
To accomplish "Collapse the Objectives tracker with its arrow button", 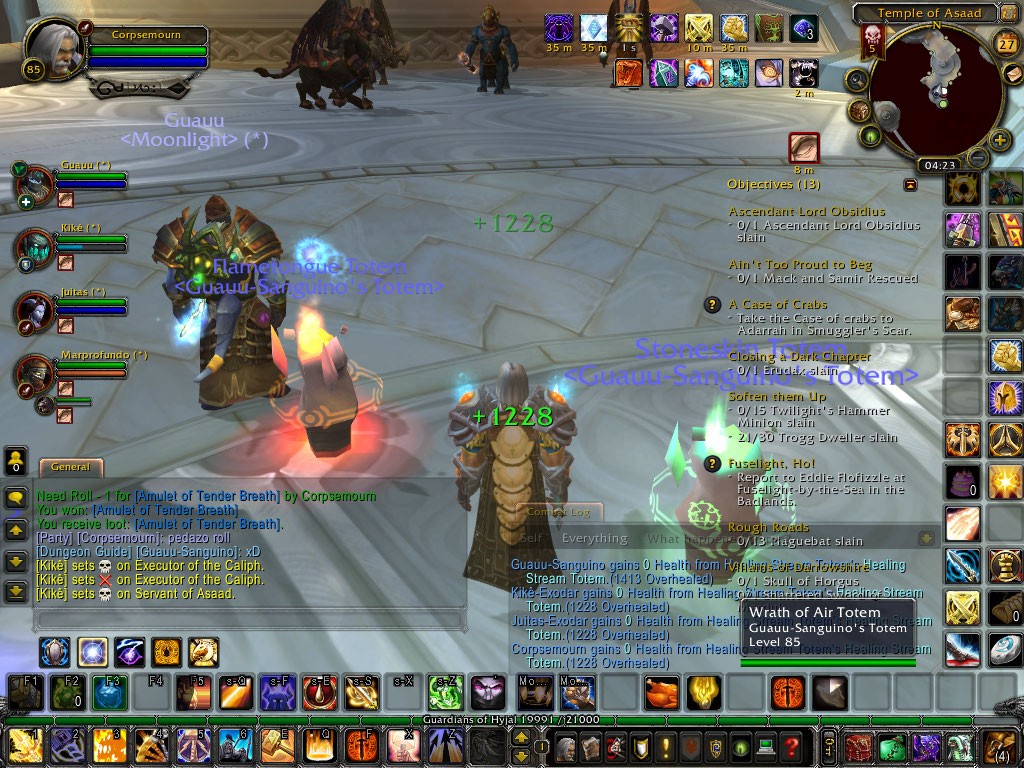I will [910, 184].
